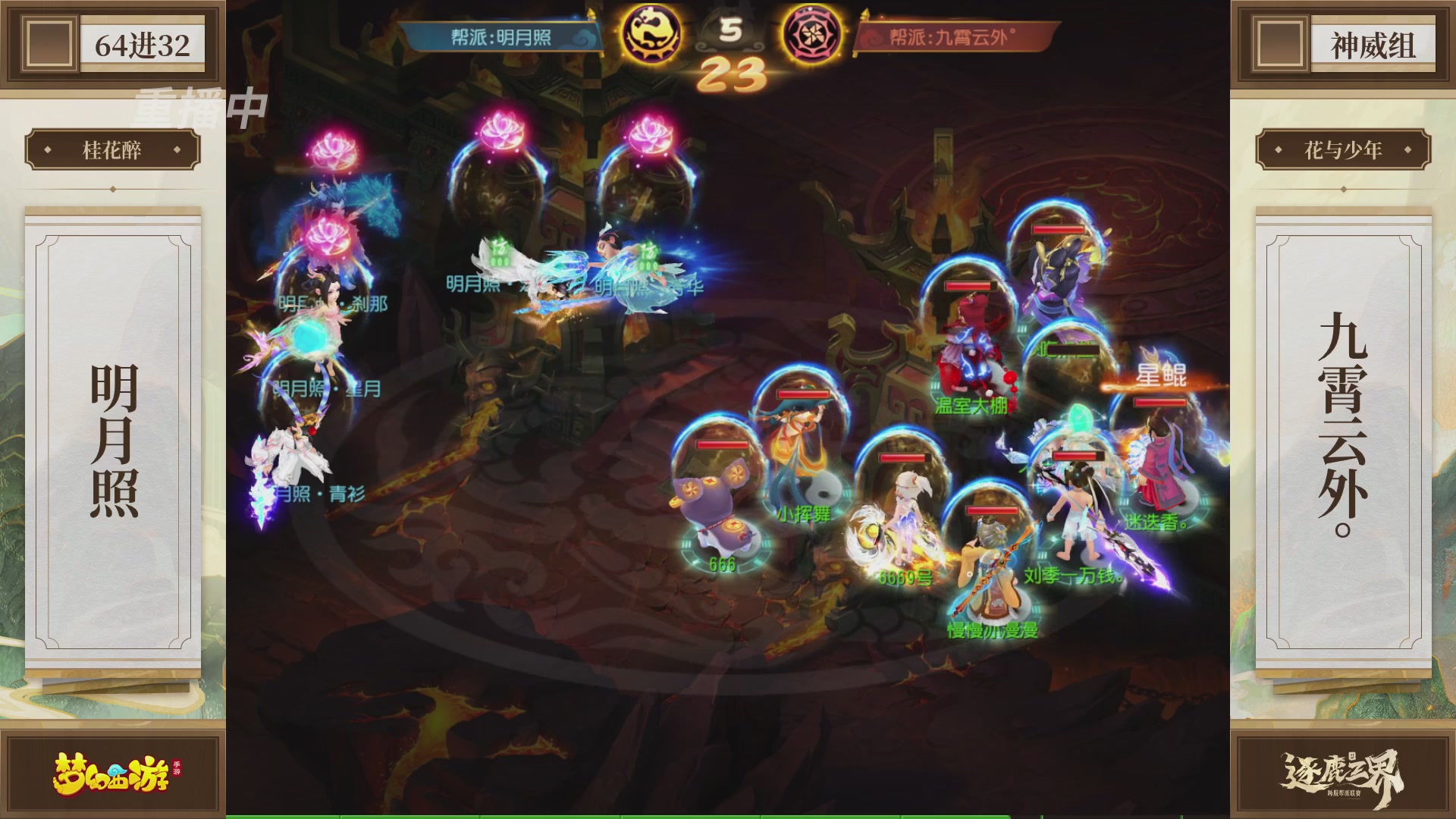The height and width of the screenshot is (819, 1456).
Task: Click the battle score 23 display
Action: [x=733, y=74]
